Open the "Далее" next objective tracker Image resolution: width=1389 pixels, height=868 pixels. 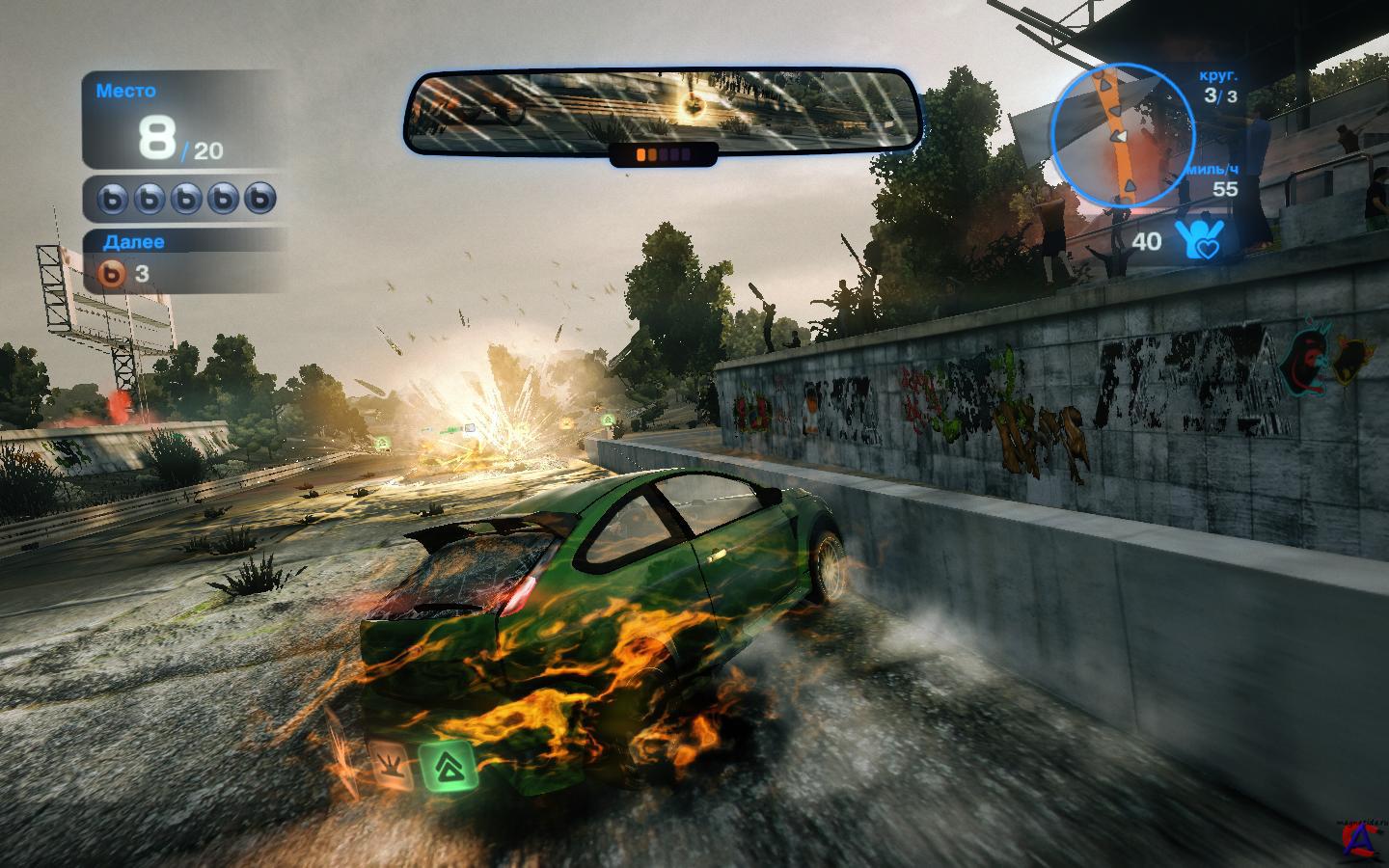[183, 259]
